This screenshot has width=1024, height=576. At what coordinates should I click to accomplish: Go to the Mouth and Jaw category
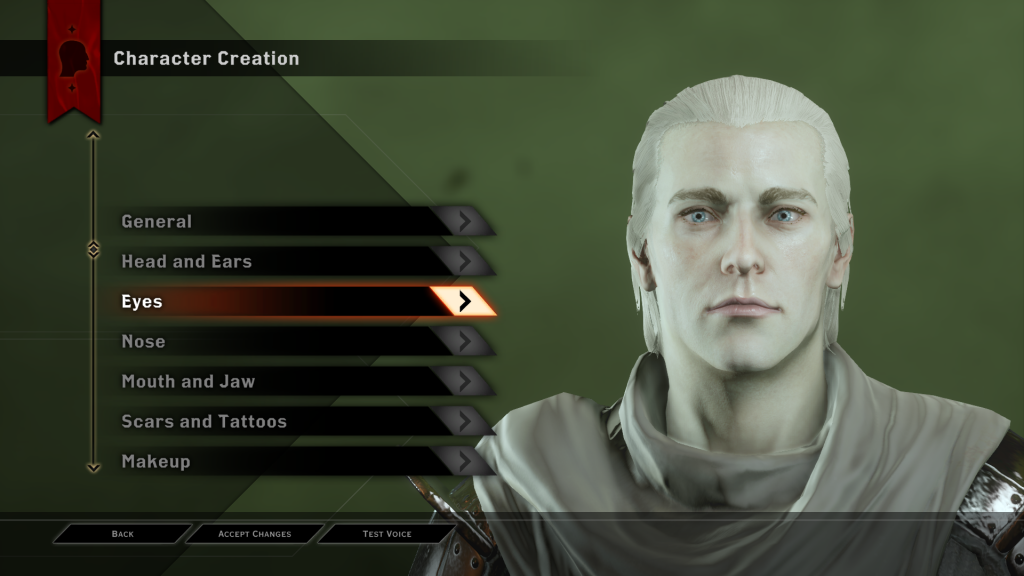(x=300, y=381)
